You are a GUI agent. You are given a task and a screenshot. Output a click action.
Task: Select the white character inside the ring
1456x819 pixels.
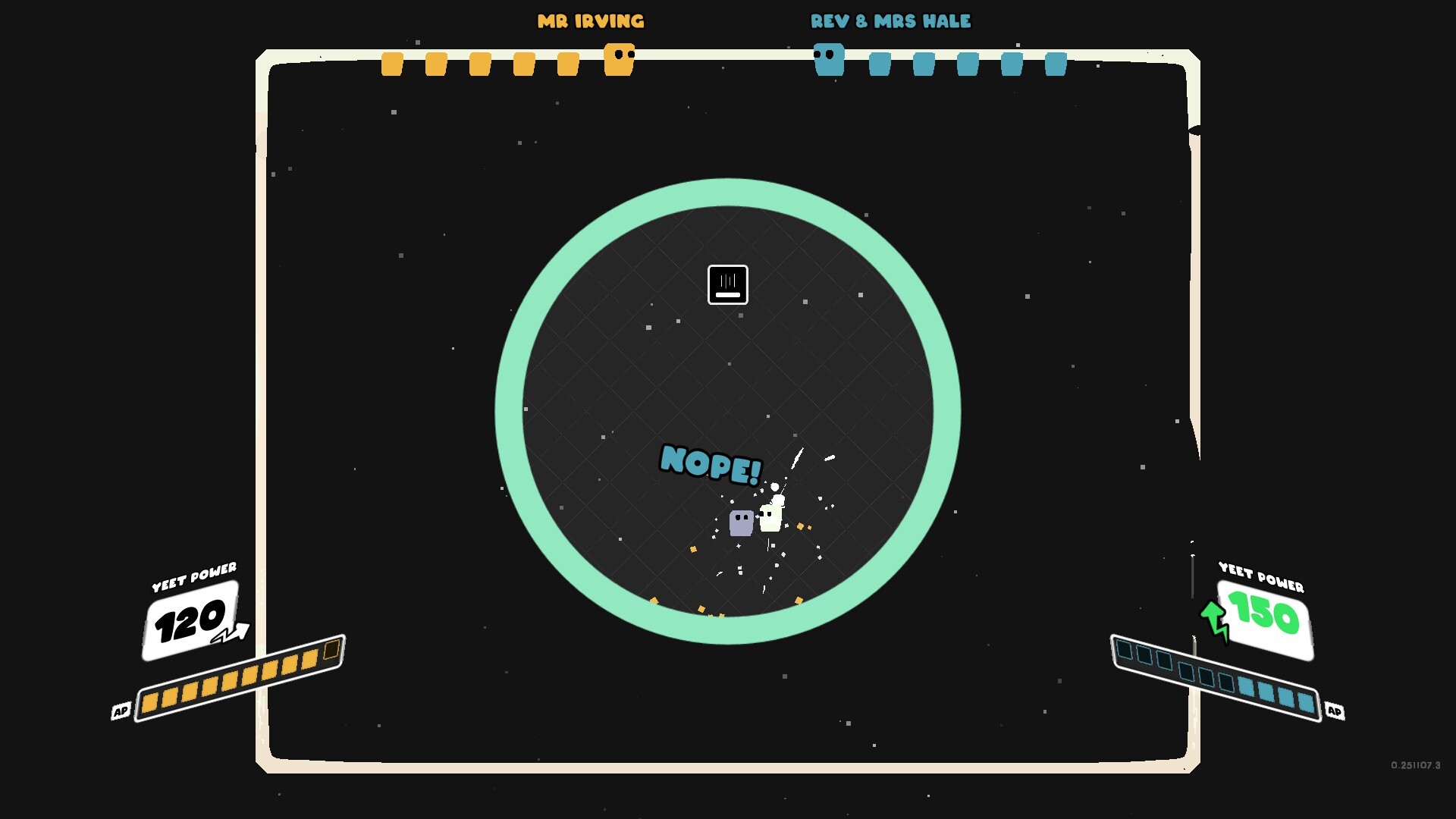770,517
